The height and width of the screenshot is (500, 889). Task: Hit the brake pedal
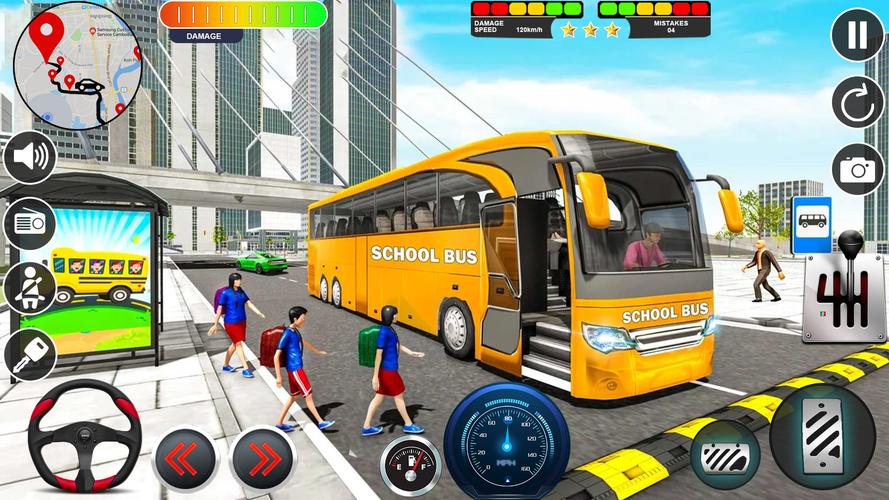coord(725,454)
